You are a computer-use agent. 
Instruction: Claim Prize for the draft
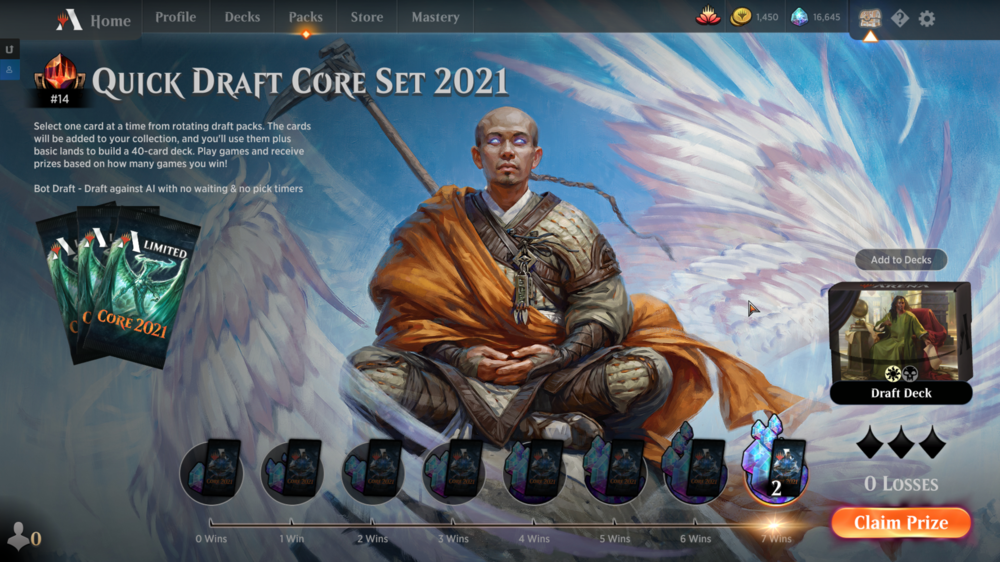(900, 523)
